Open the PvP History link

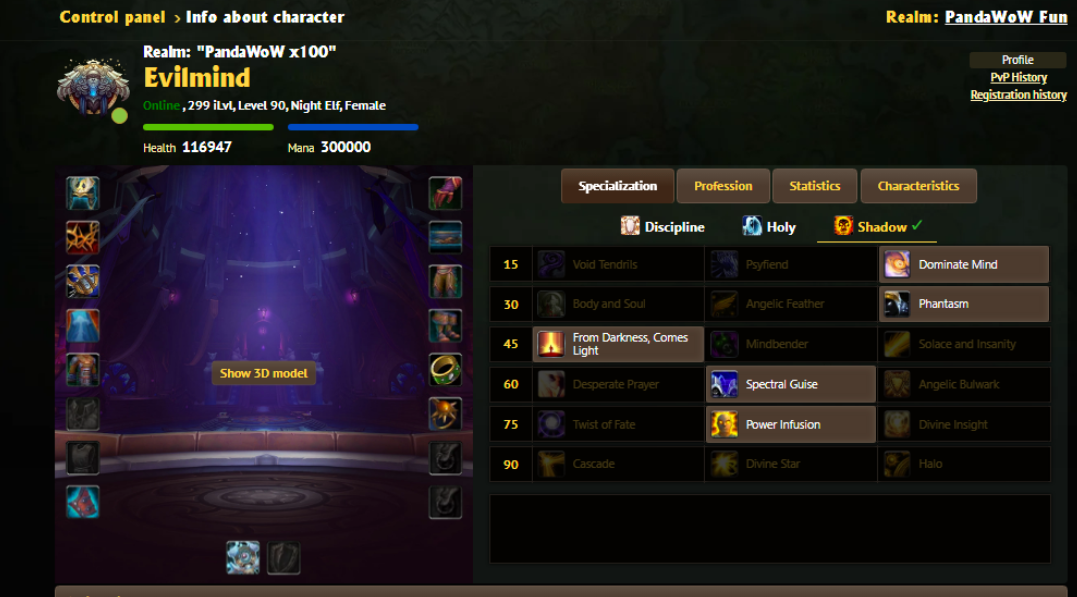[x=1018, y=77]
